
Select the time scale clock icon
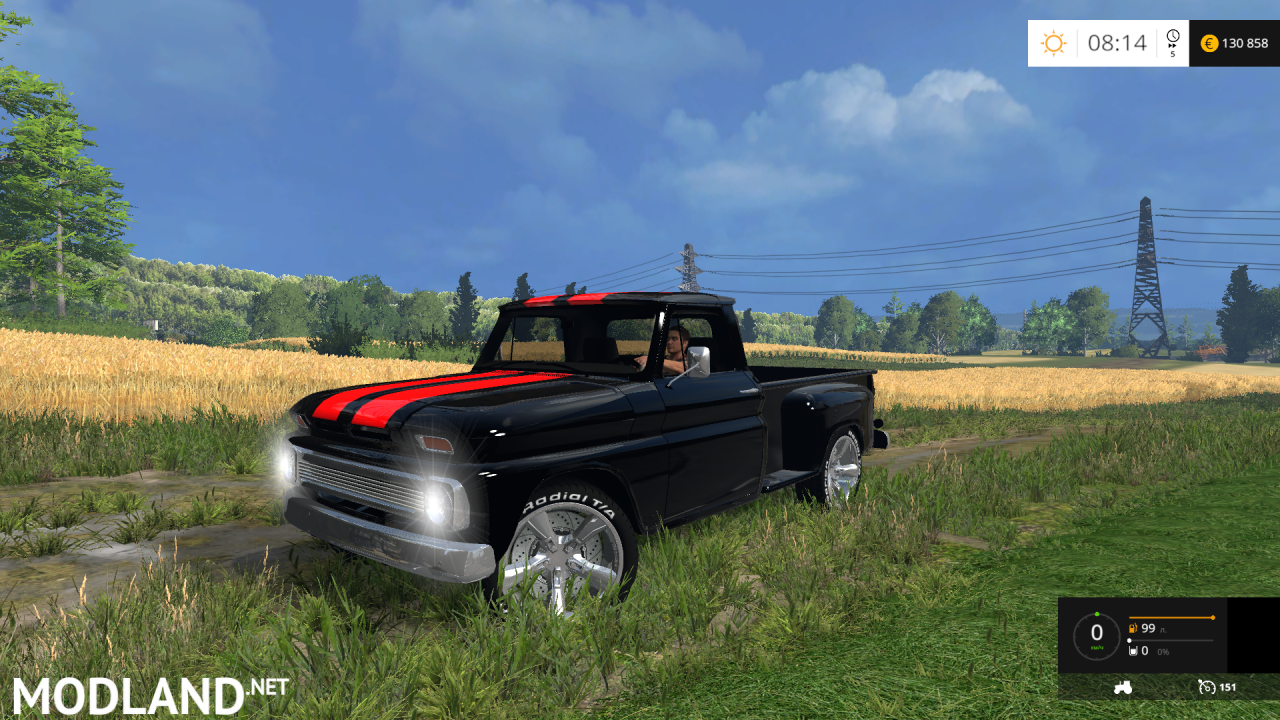coord(1173,35)
